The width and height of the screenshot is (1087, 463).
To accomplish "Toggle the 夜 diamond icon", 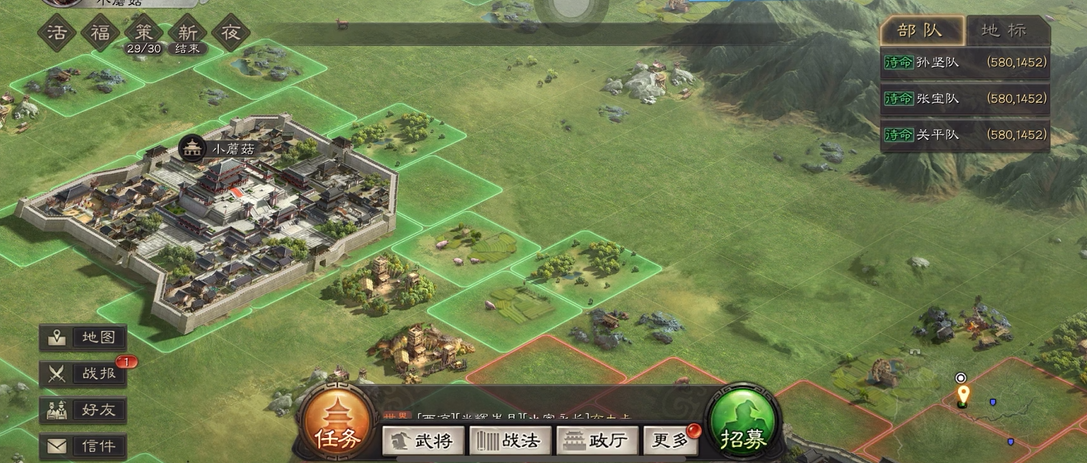I will (229, 31).
